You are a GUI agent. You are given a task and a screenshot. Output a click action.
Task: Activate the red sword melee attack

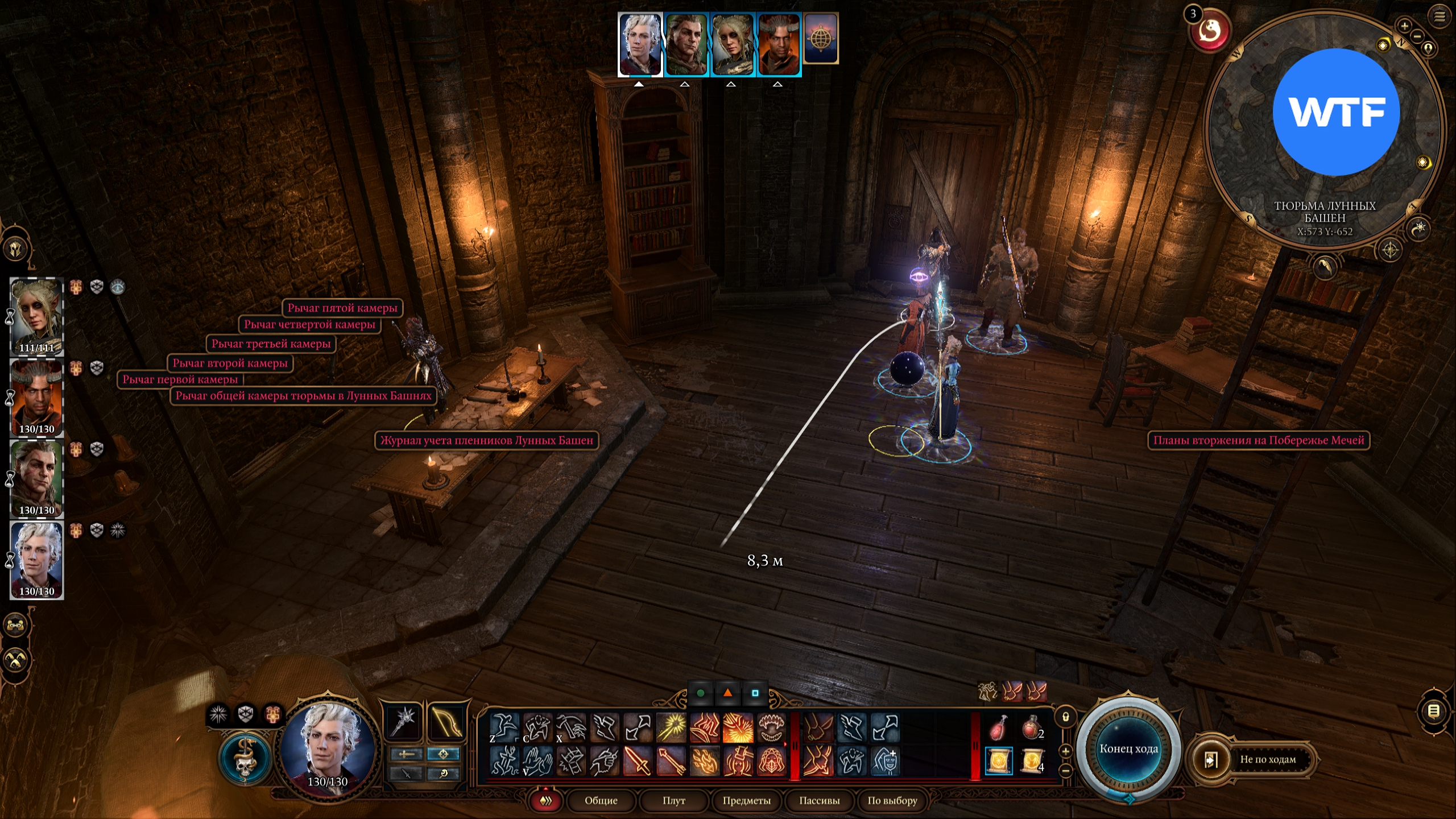click(637, 761)
